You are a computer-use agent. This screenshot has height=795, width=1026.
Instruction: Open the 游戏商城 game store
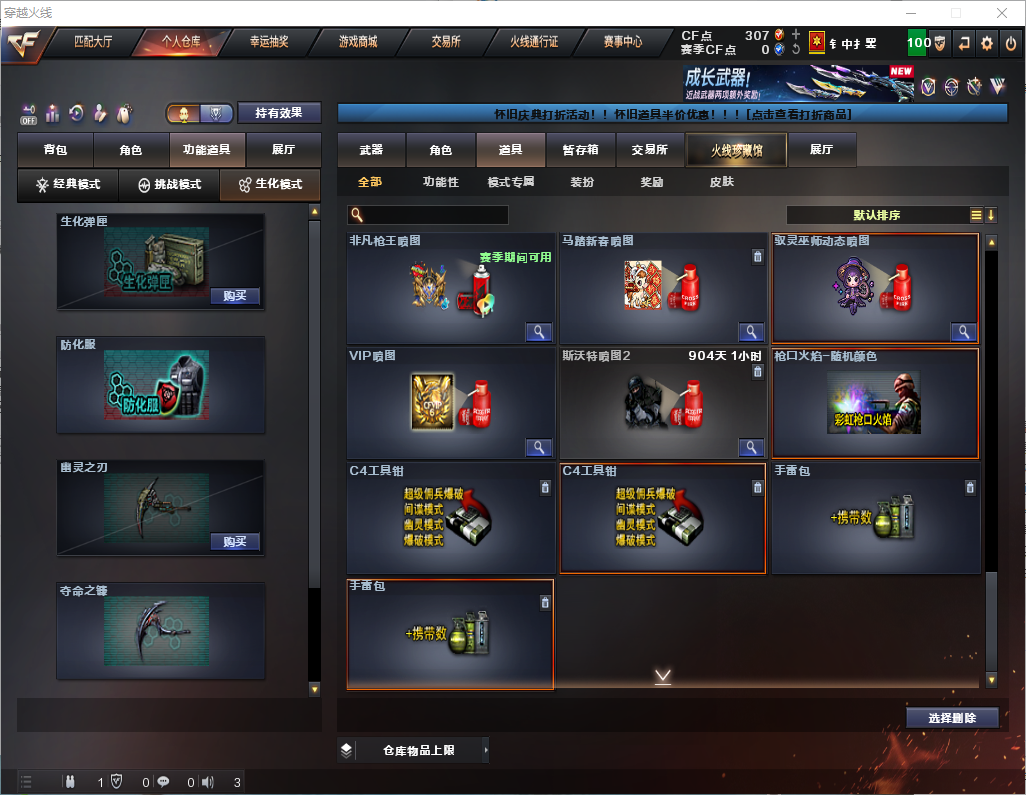357,42
